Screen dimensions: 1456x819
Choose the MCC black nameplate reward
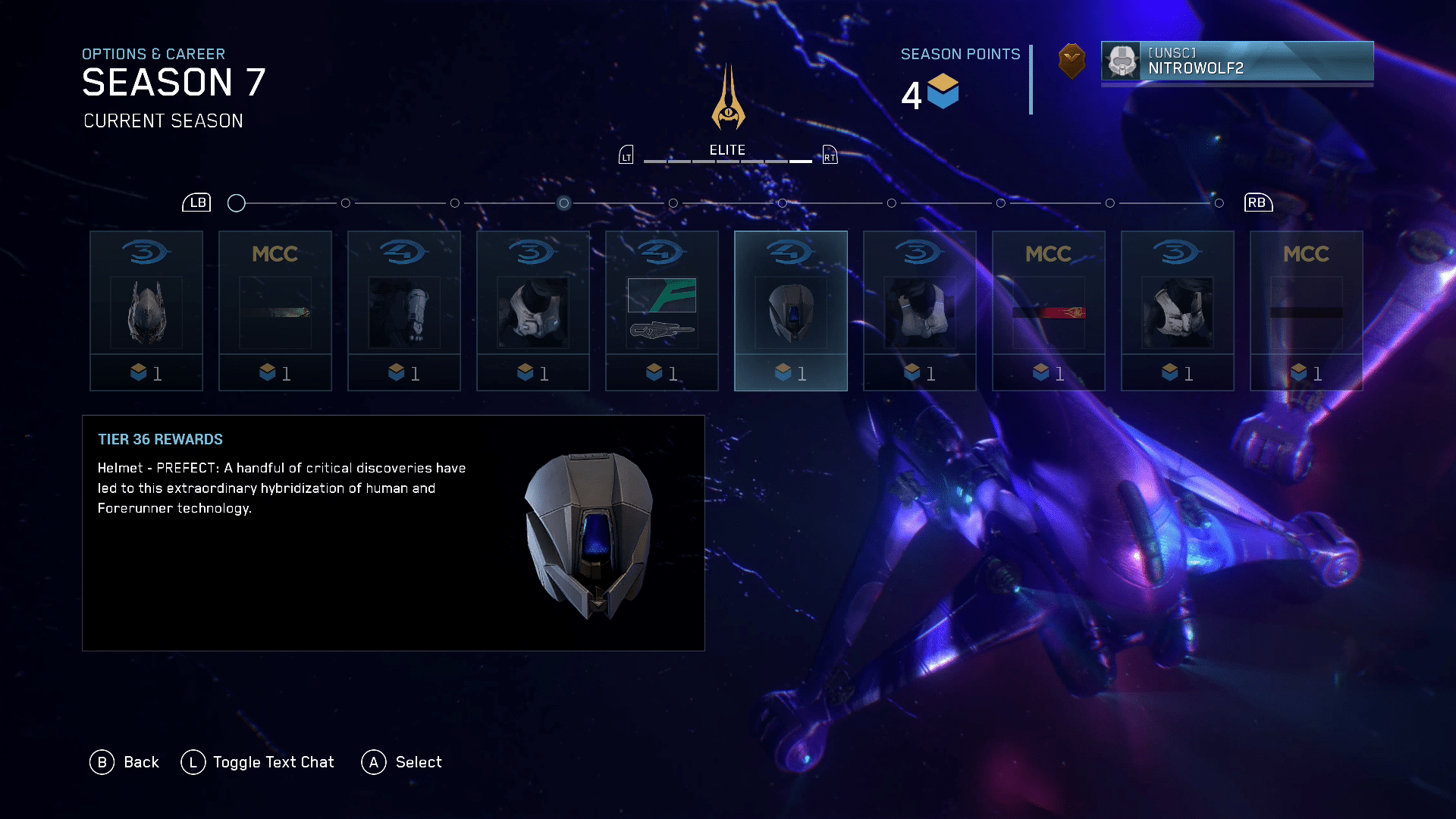[x=1307, y=311]
